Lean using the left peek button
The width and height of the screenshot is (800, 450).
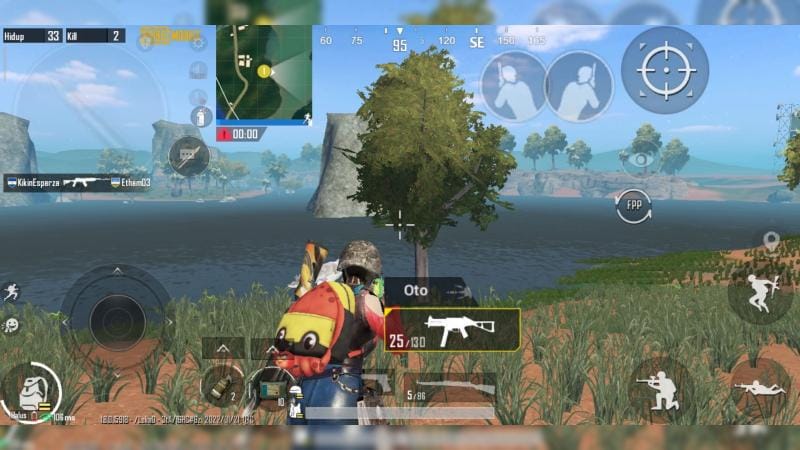(x=514, y=87)
